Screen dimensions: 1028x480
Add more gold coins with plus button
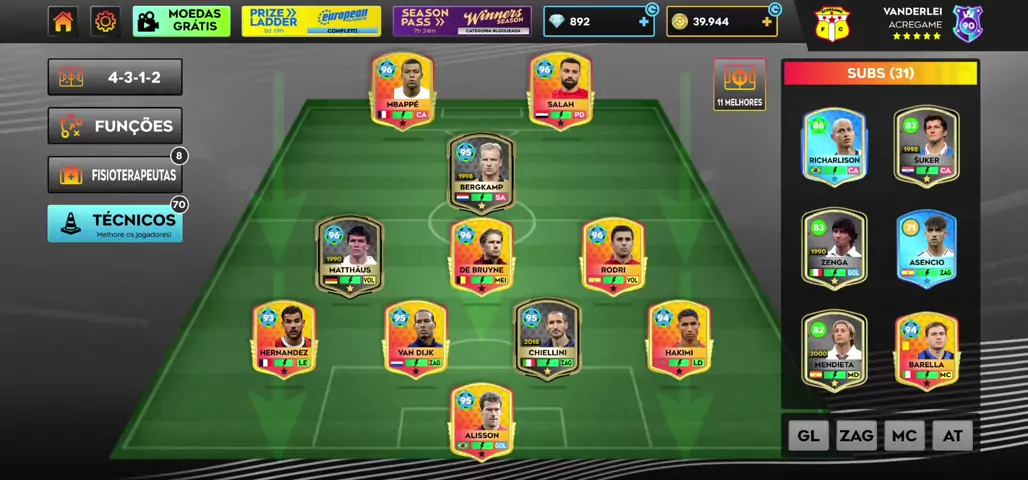pyautogui.click(x=767, y=22)
